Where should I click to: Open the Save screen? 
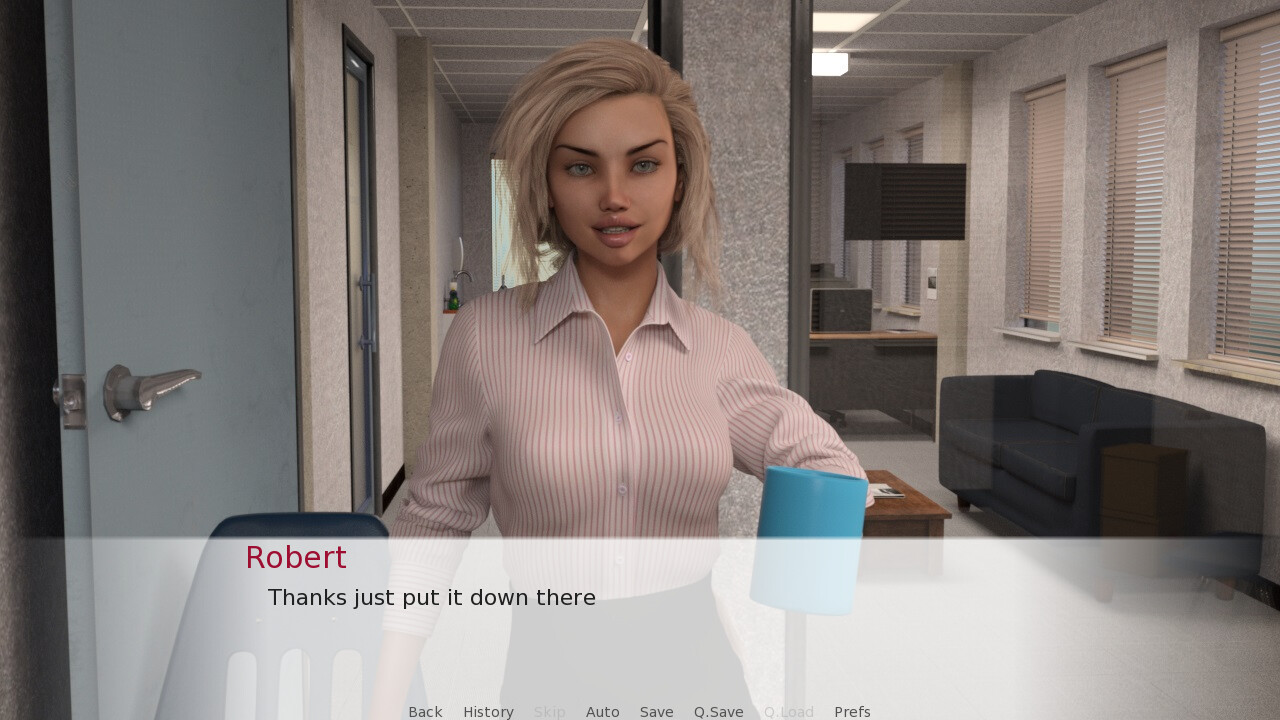coord(656,711)
